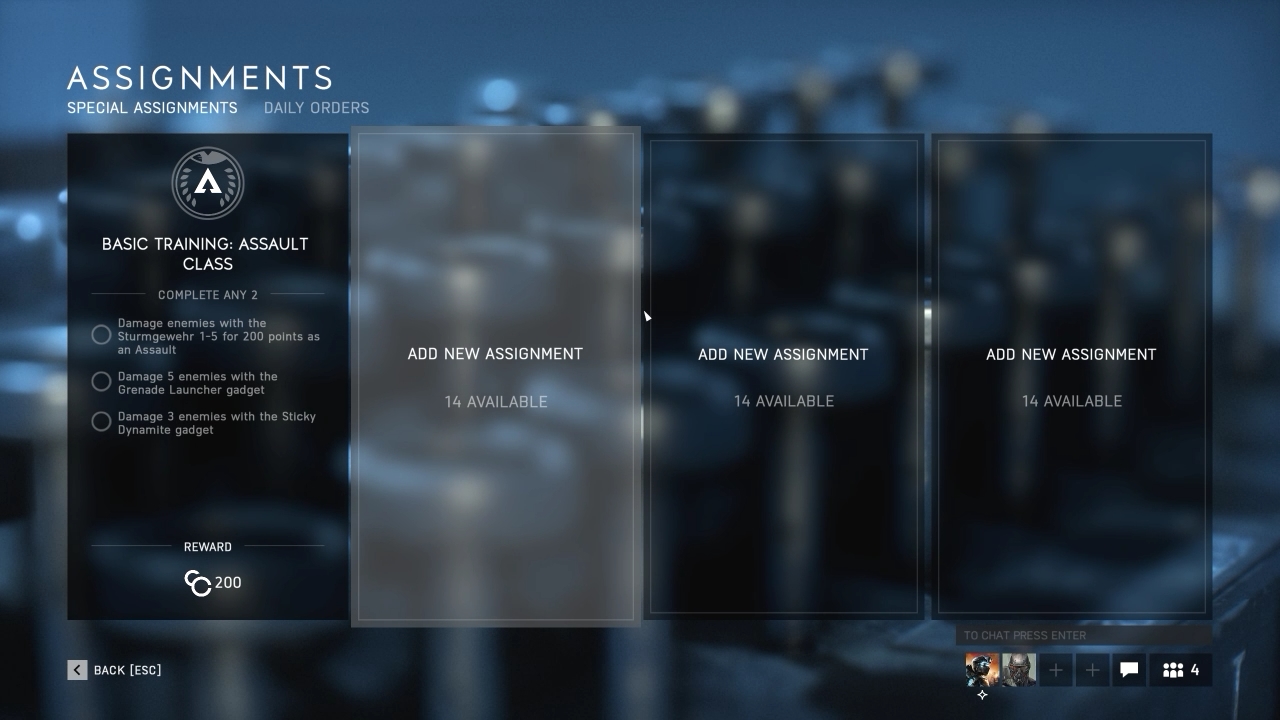Select the Grenade Launcher gadget objective circle

point(101,381)
